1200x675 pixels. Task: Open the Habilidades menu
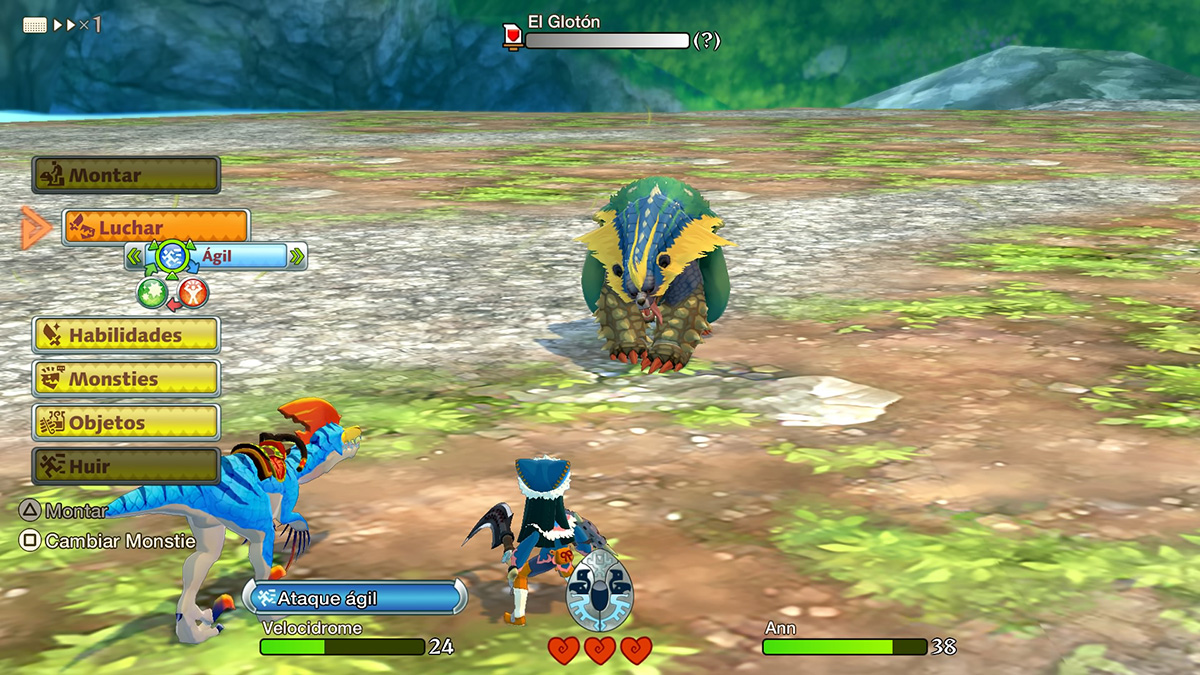126,335
